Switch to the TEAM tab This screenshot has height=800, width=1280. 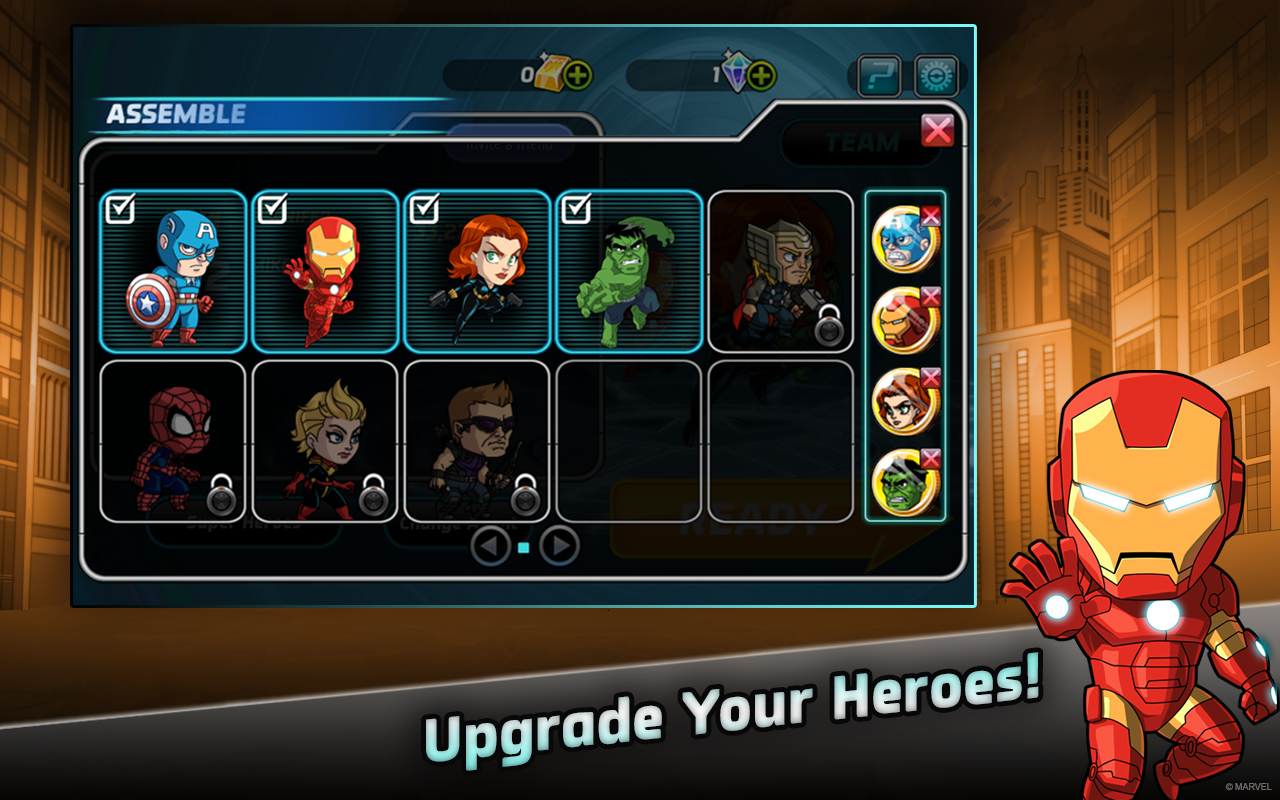pos(862,141)
